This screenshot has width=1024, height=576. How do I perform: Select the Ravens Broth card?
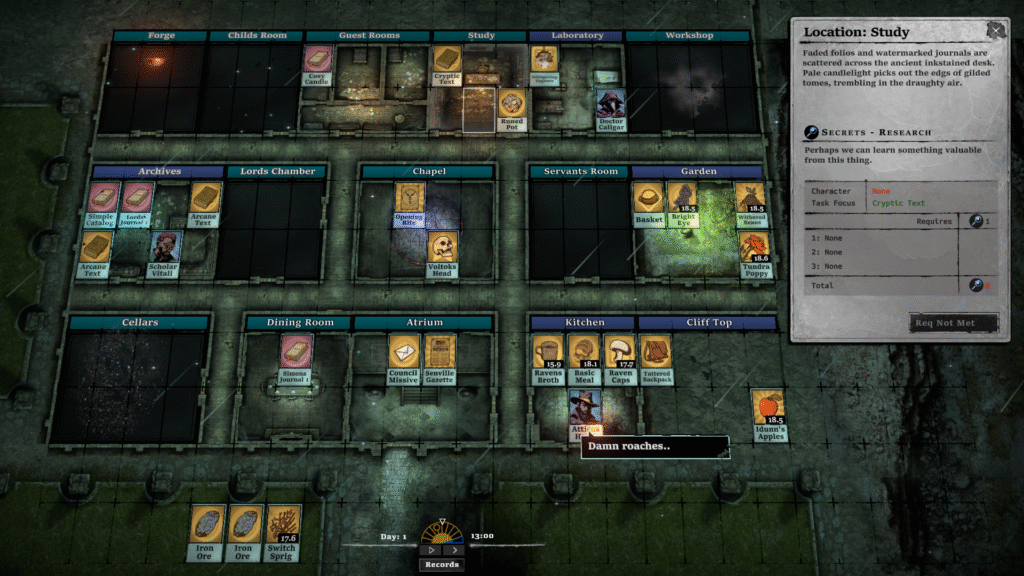click(x=548, y=357)
